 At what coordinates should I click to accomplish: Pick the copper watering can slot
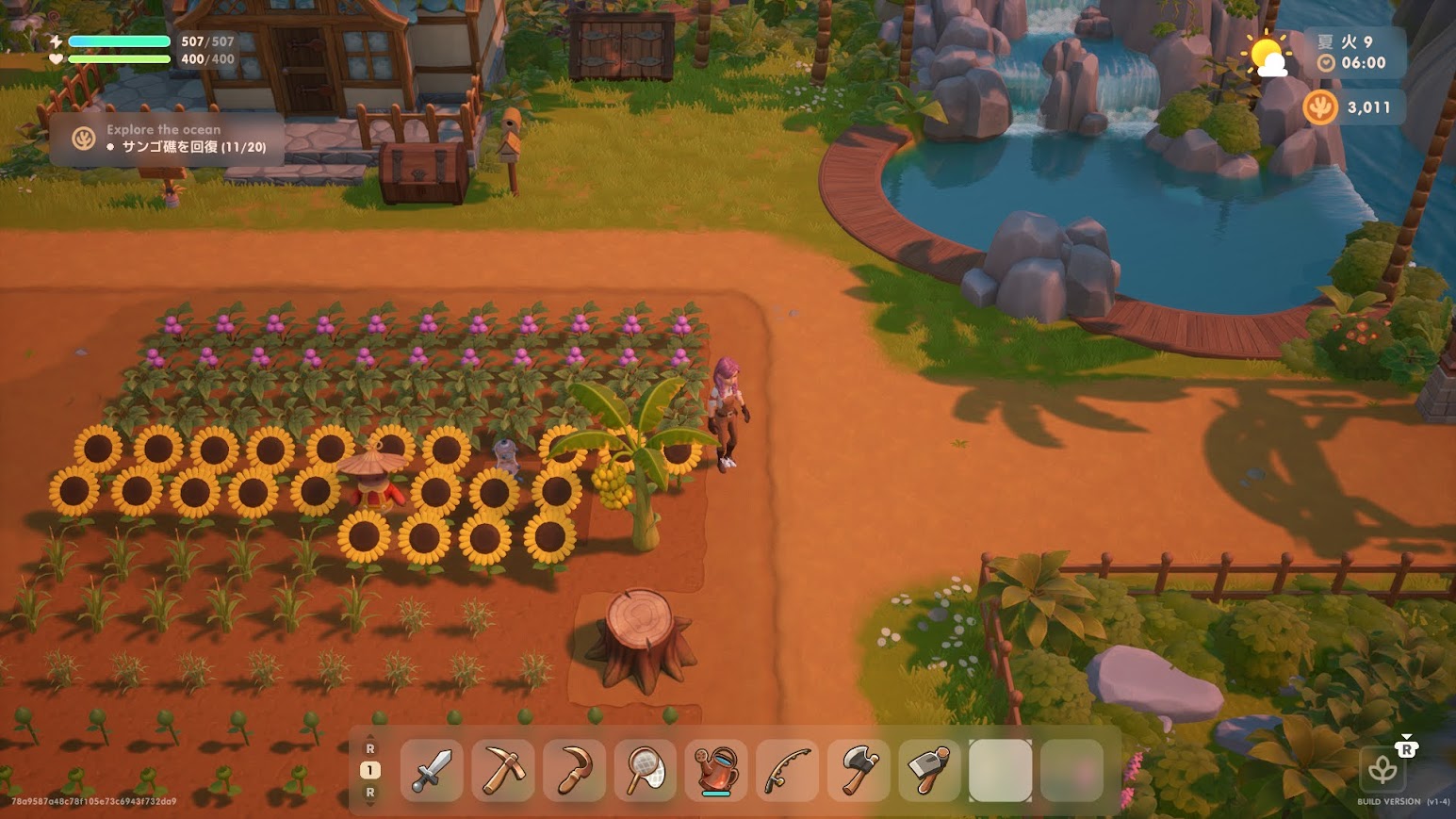[716, 770]
